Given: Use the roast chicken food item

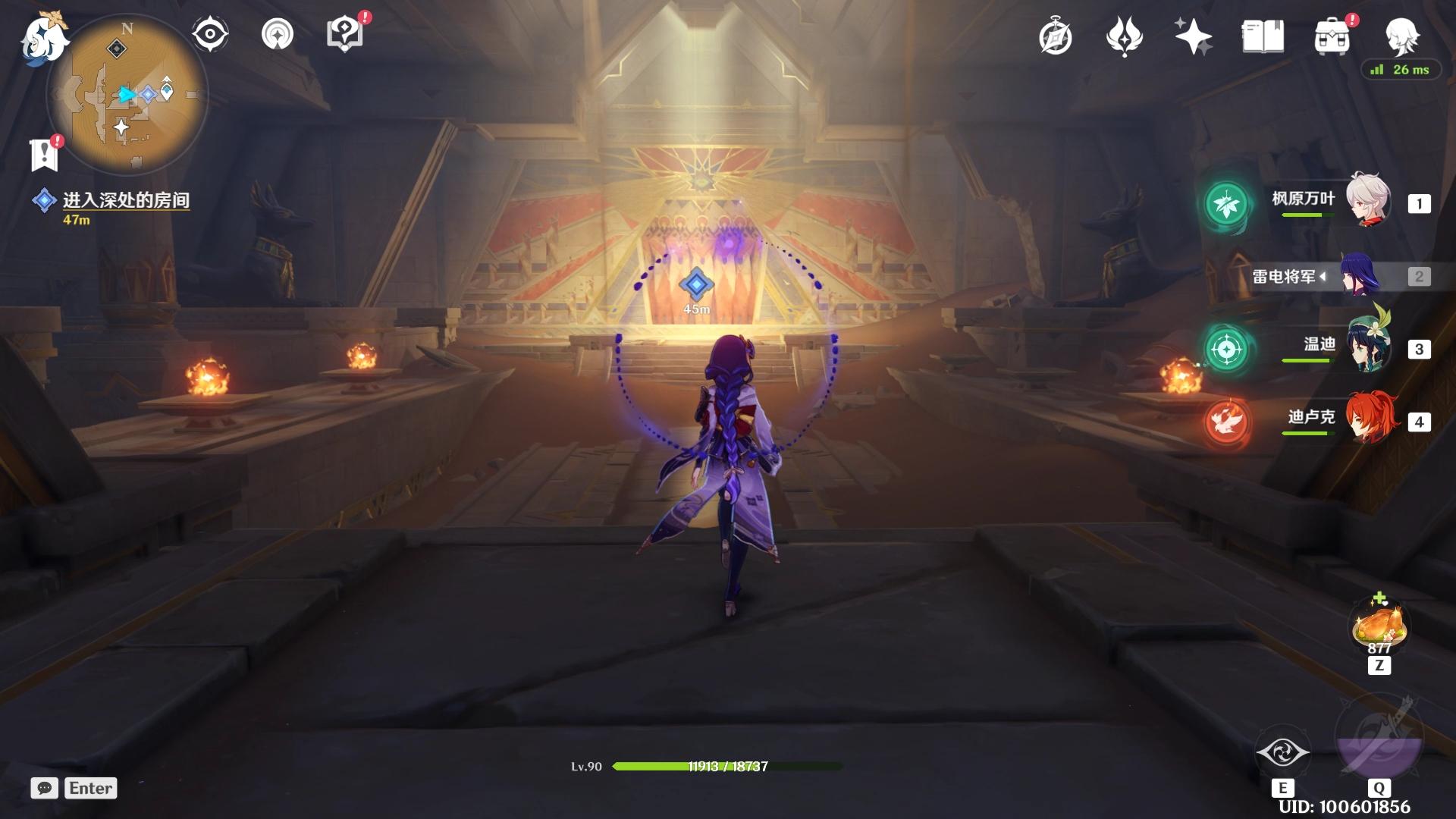Looking at the screenshot, I should pyautogui.click(x=1379, y=626).
